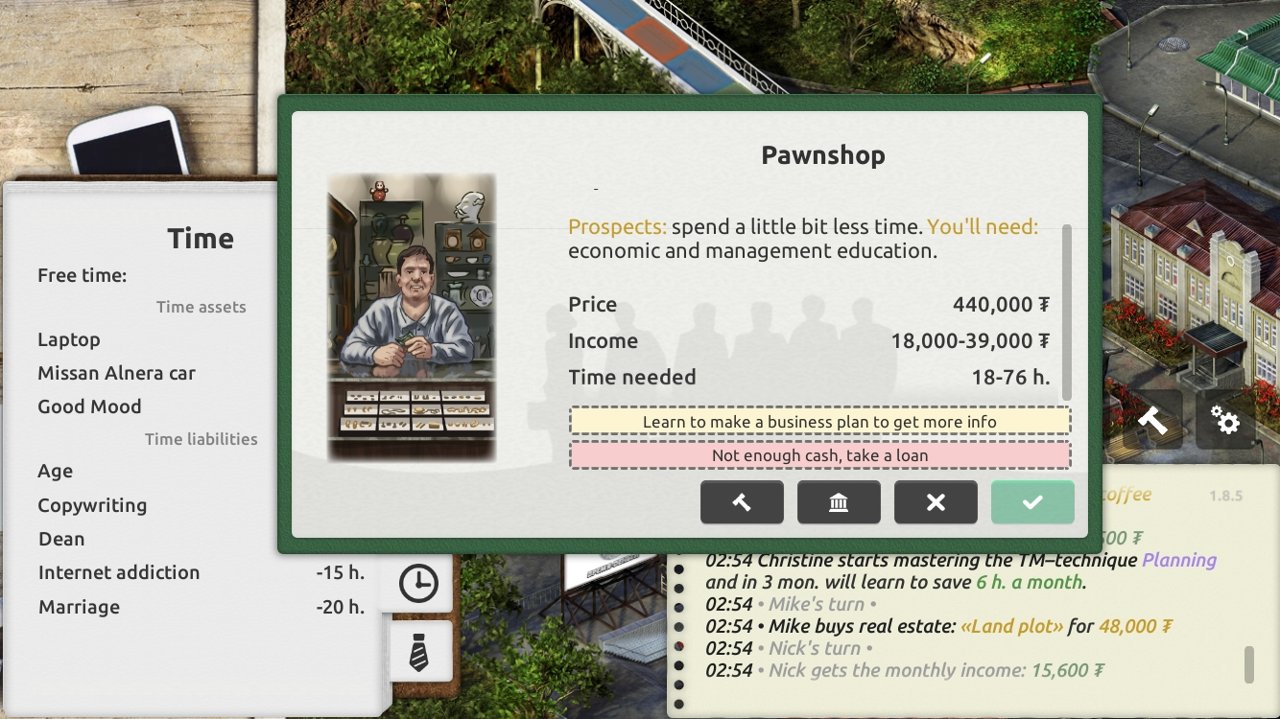Click the event log scrollbar handle
1280x719 pixels.
(1248, 664)
